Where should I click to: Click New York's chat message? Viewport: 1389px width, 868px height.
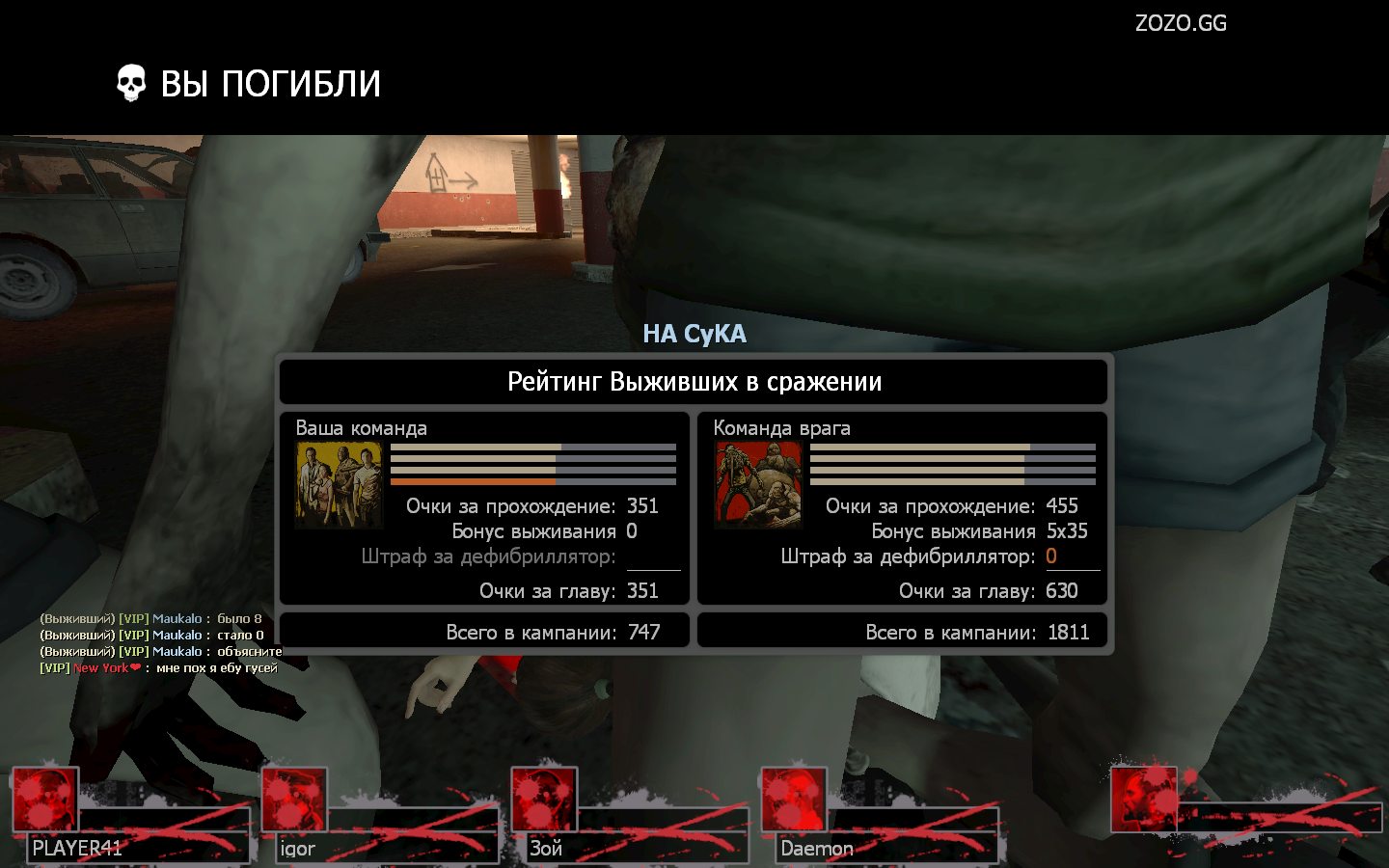coord(159,667)
